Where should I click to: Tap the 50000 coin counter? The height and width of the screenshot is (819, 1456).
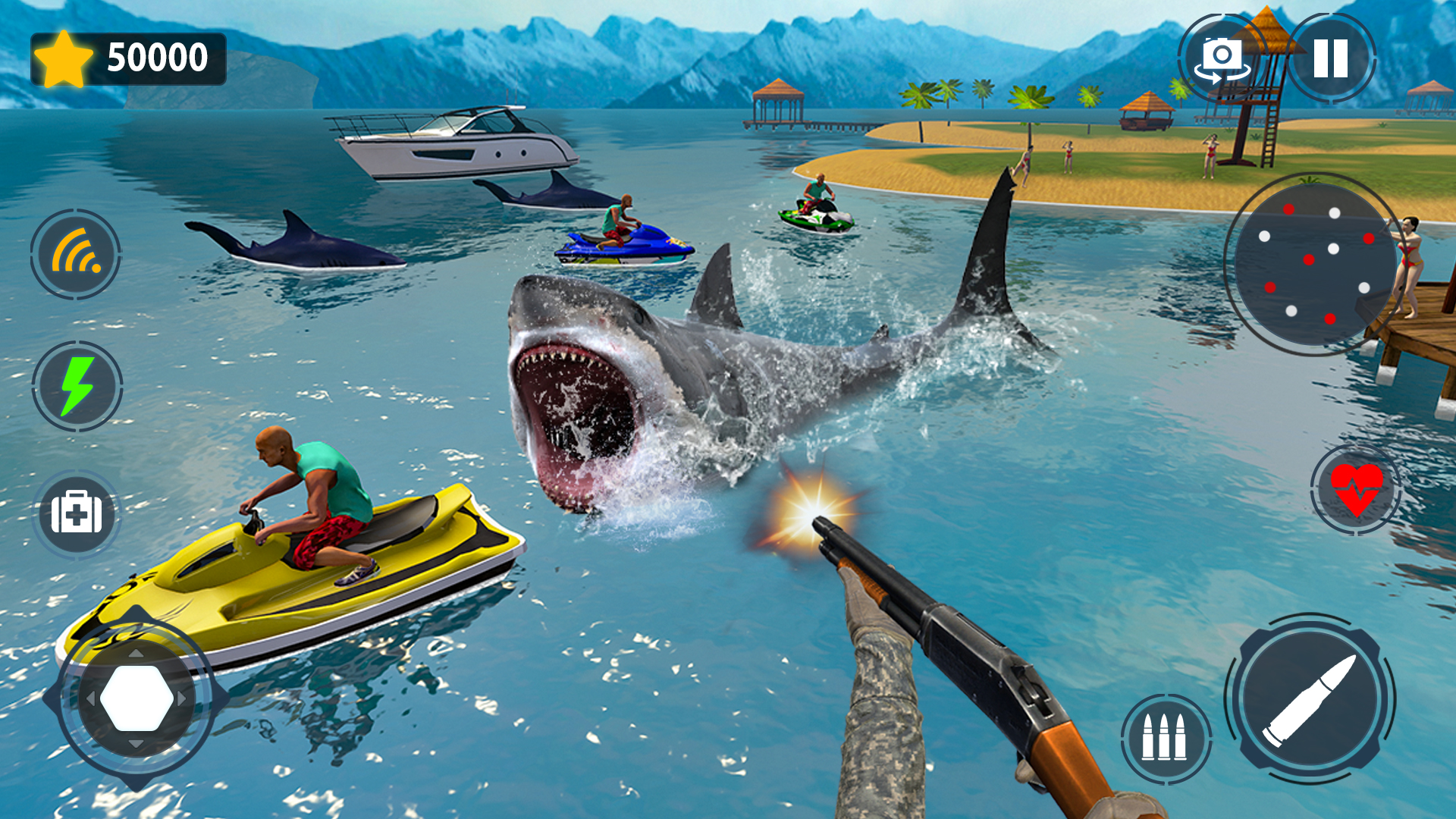coord(152,55)
